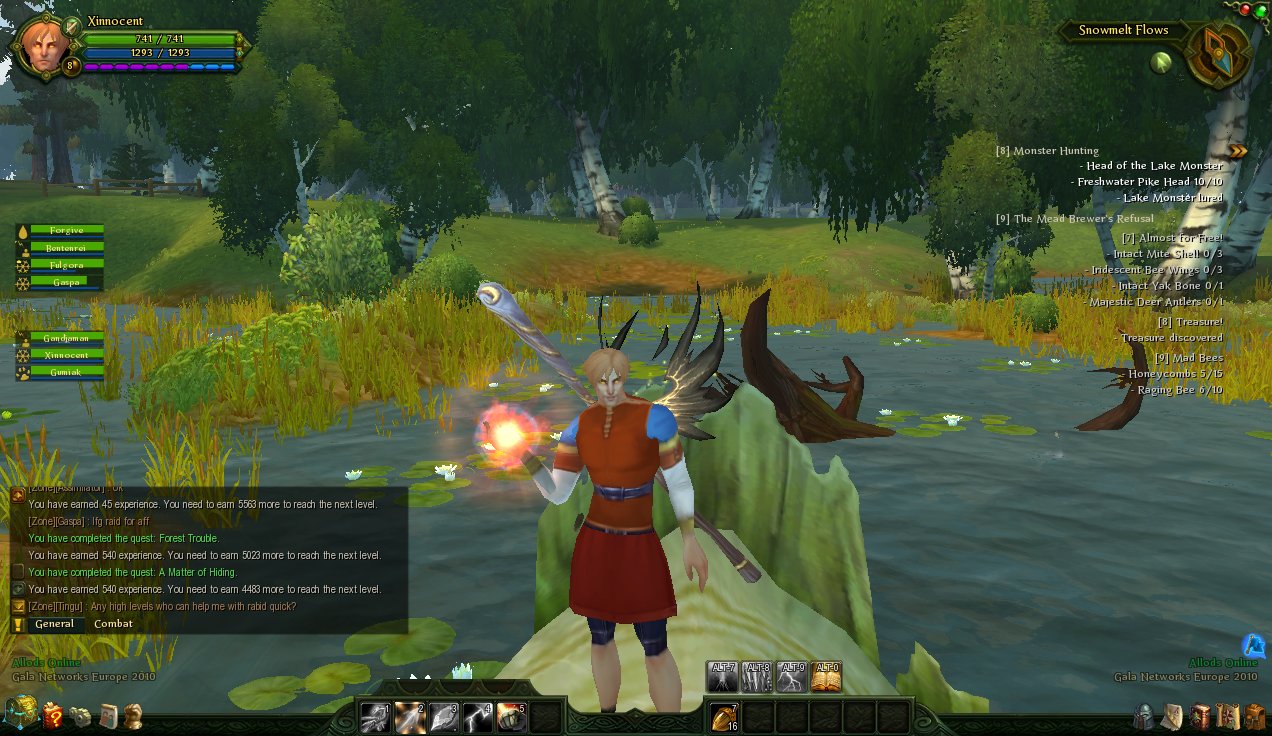This screenshot has height=736, width=1272.
Task: Open the treasure chest item shop
Action: pyautogui.click(x=19, y=714)
